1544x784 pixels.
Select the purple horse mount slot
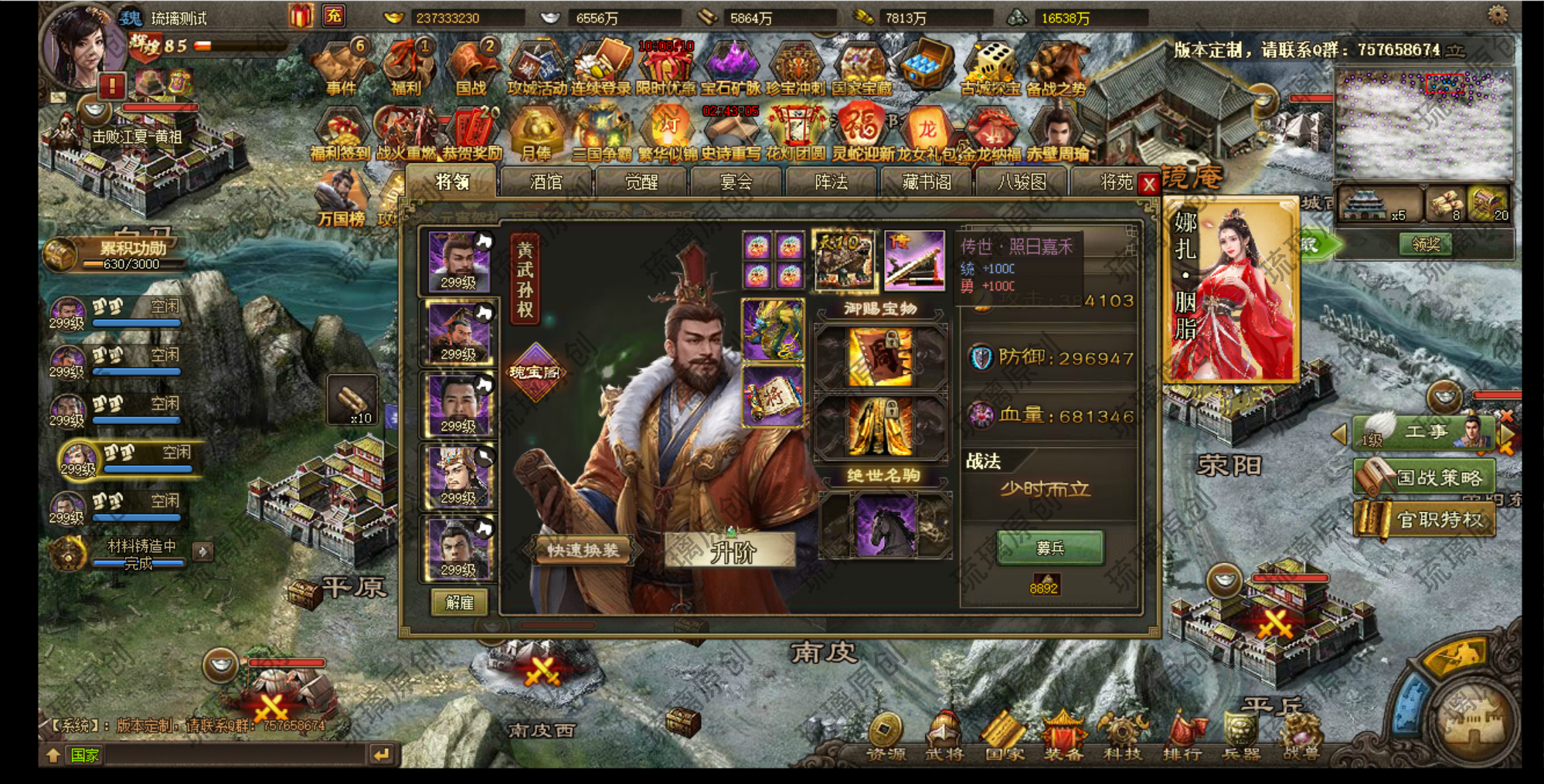(885, 526)
